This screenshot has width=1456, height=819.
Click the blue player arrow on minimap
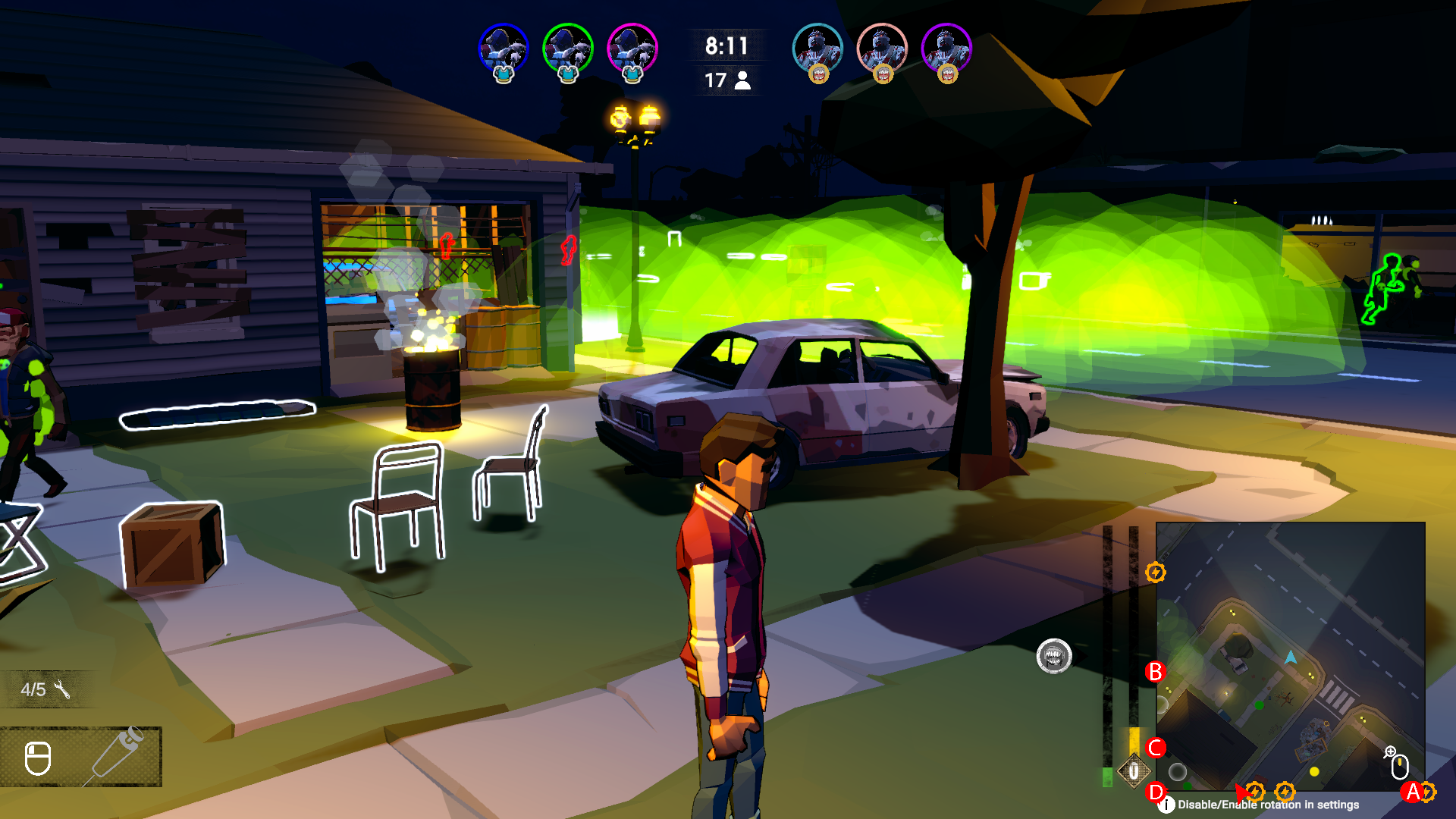(x=1291, y=657)
